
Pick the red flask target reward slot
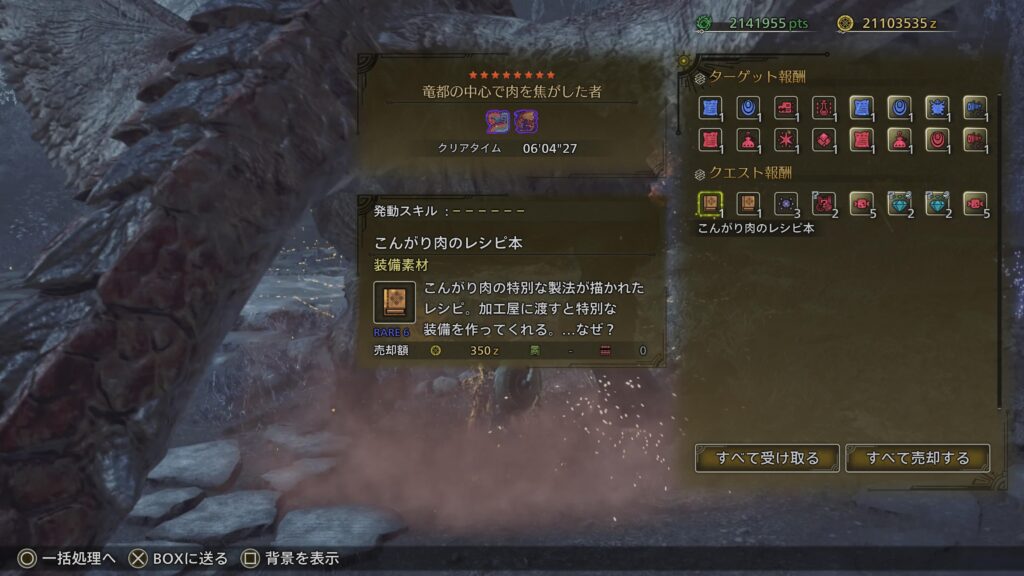click(824, 108)
